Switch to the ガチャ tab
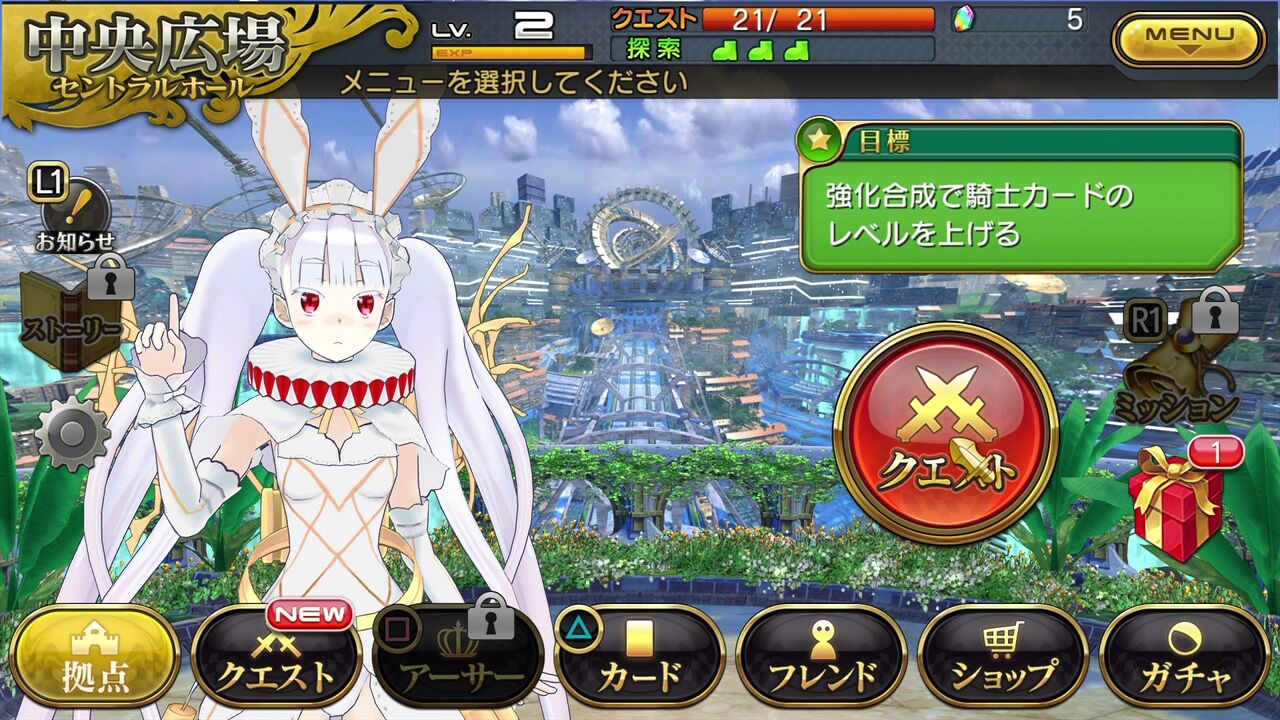1280x720 pixels. (1185, 657)
